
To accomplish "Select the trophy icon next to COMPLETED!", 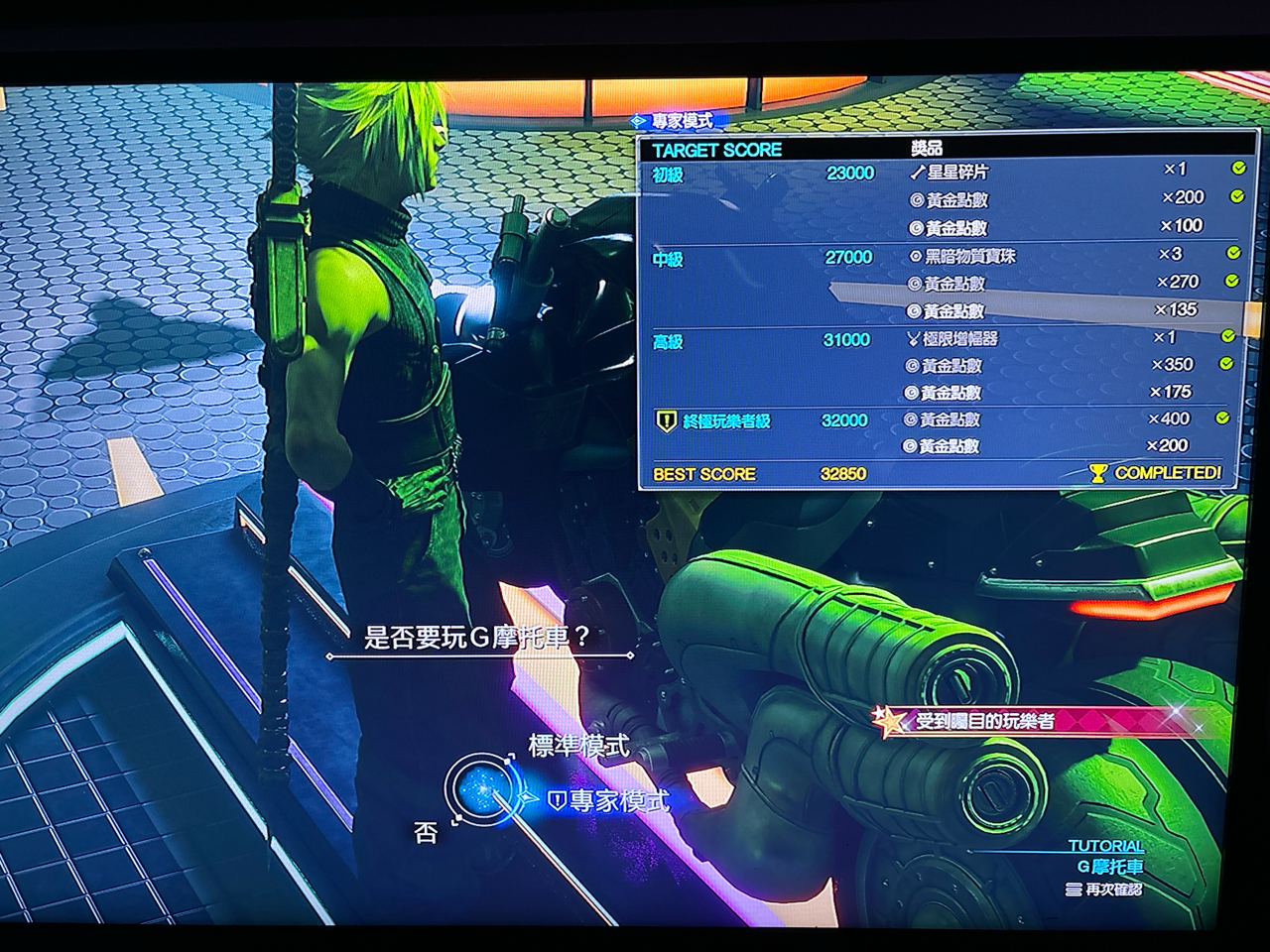I will tap(1099, 474).
